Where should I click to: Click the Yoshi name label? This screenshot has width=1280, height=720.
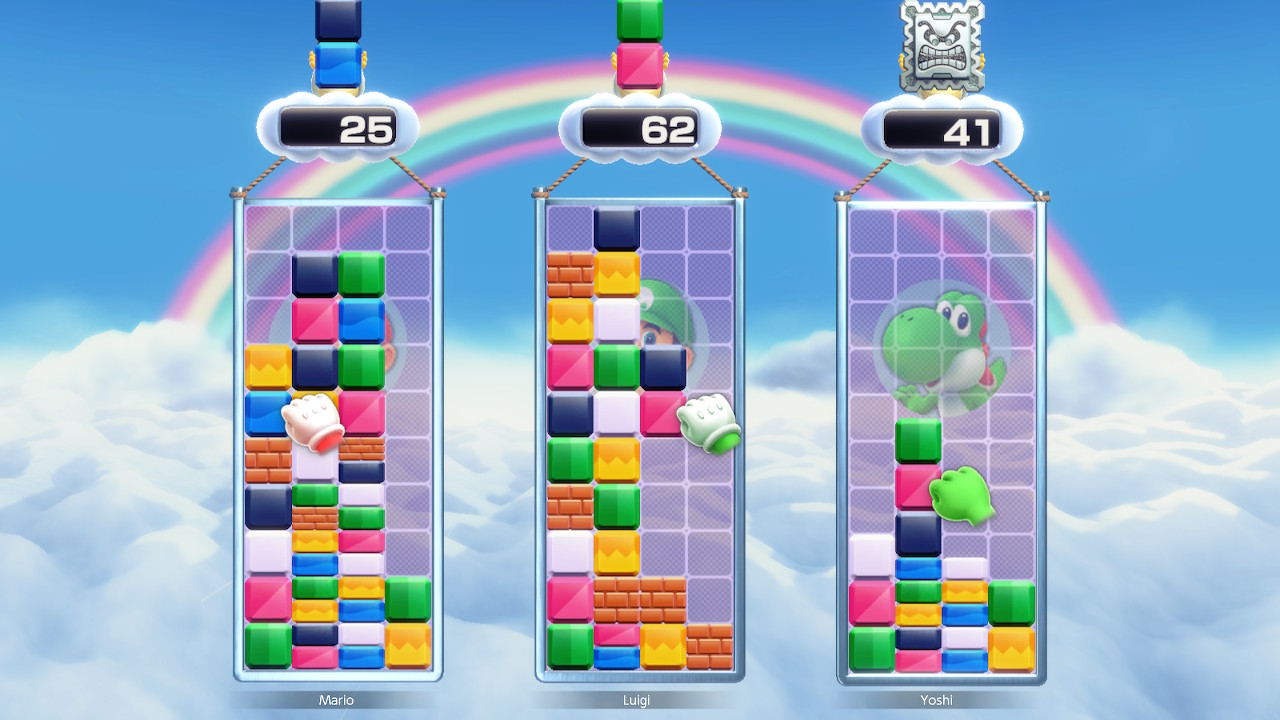tap(938, 701)
